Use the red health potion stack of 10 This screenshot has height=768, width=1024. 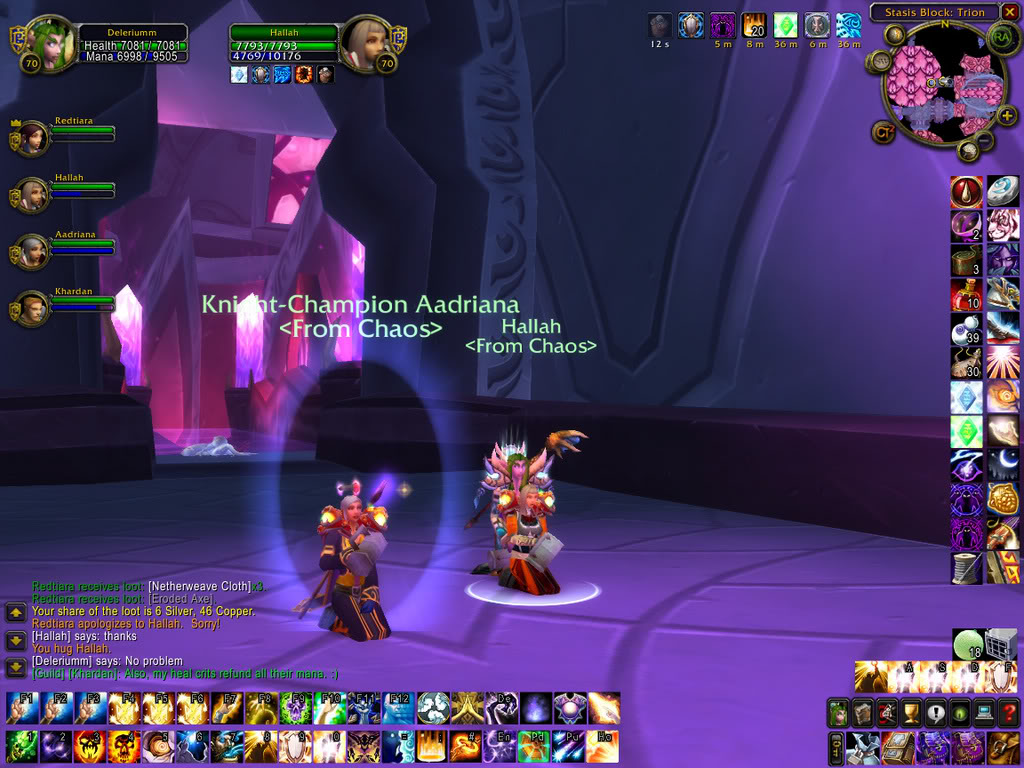pyautogui.click(x=966, y=295)
